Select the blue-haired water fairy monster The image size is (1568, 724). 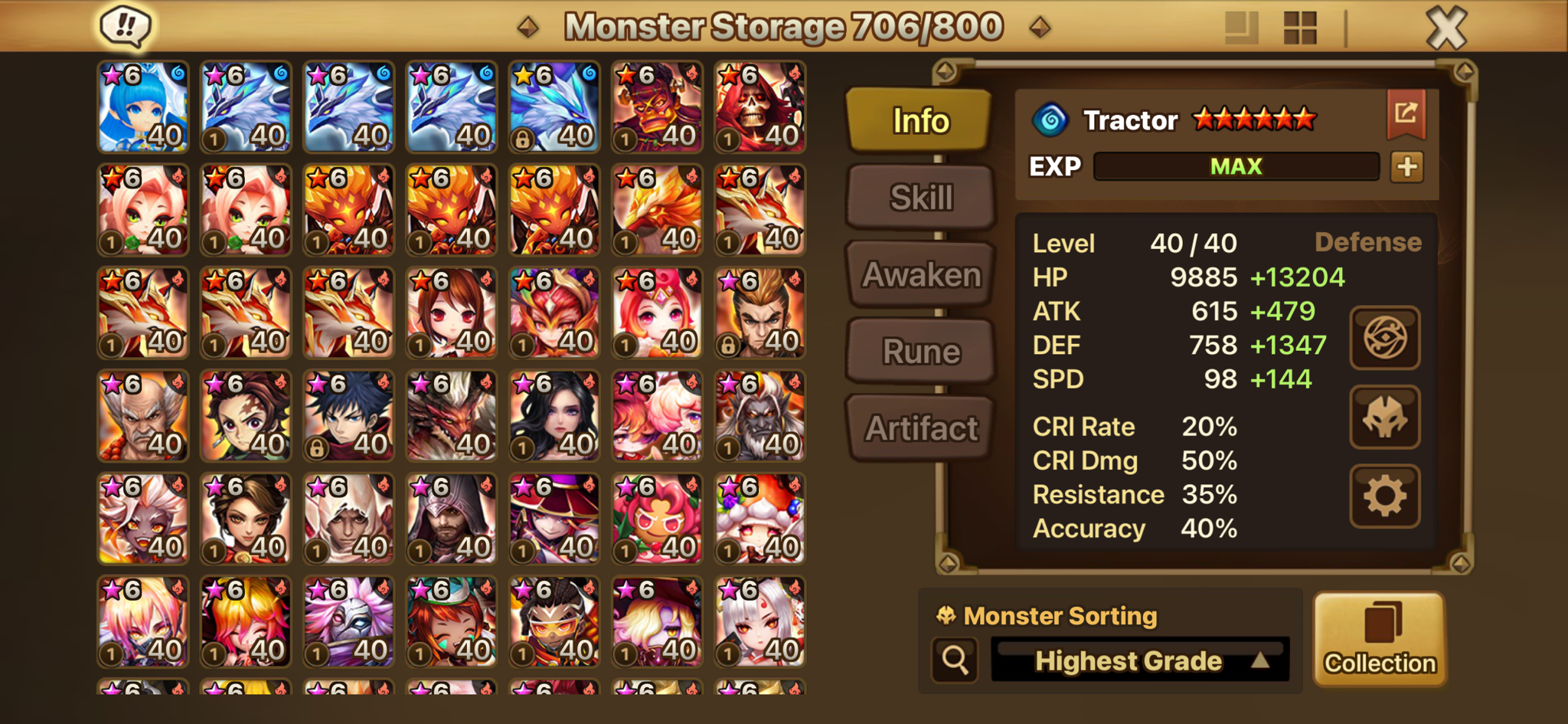(143, 107)
